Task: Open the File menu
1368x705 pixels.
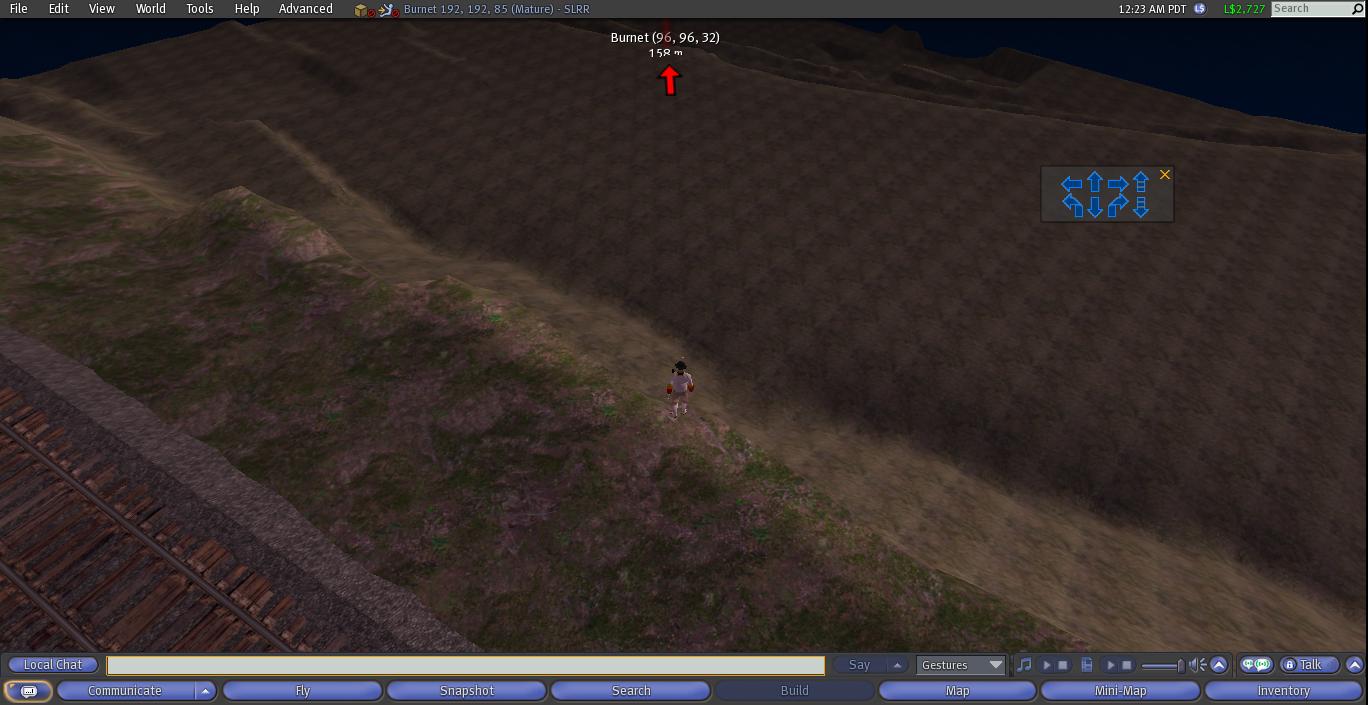Action: [x=18, y=9]
